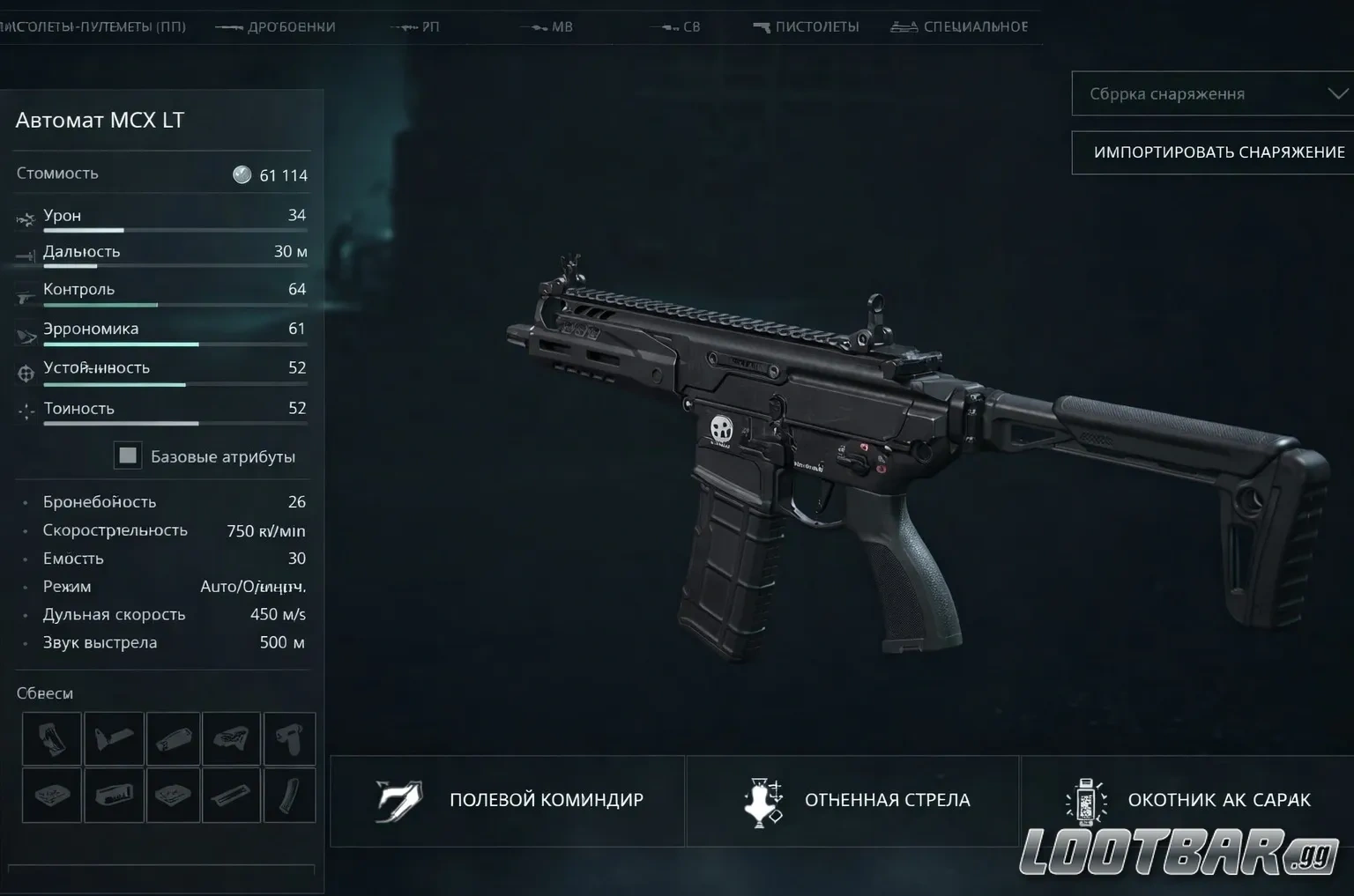Switch to the ПИСТОЛЕТЫ weapon tab
The width and height of the screenshot is (1354, 896).
[807, 26]
